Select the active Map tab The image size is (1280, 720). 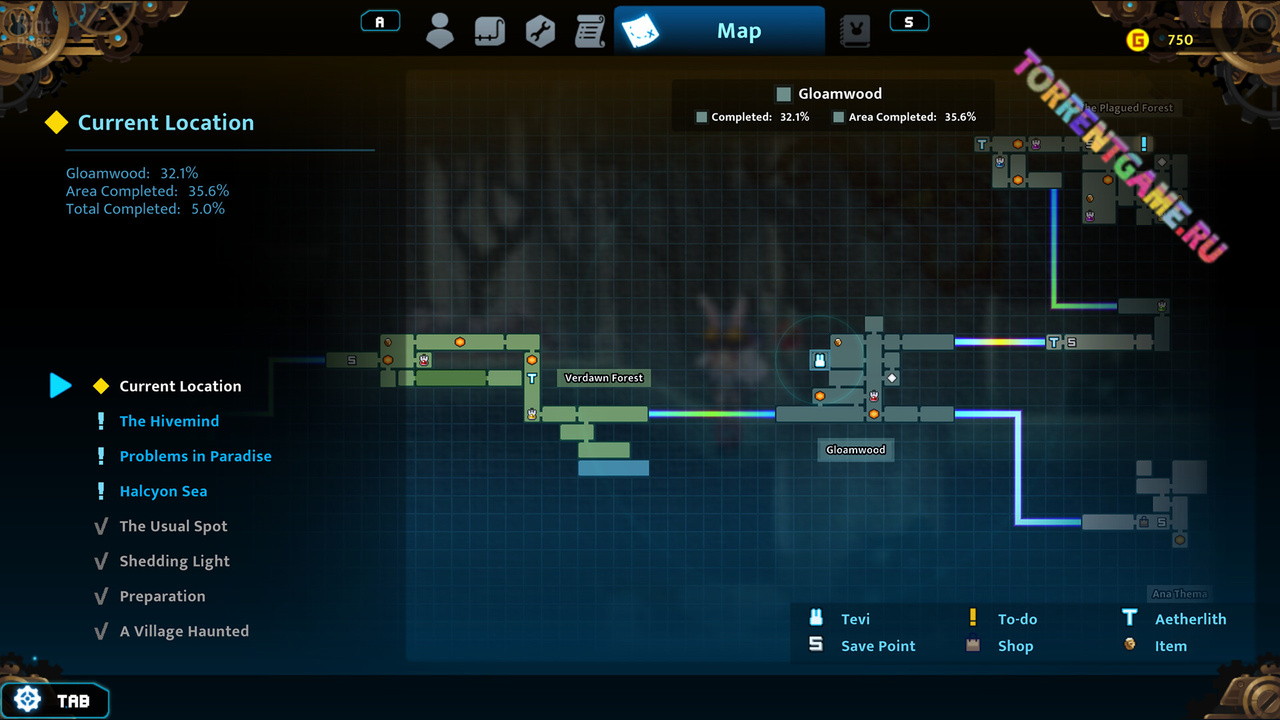[x=719, y=31]
